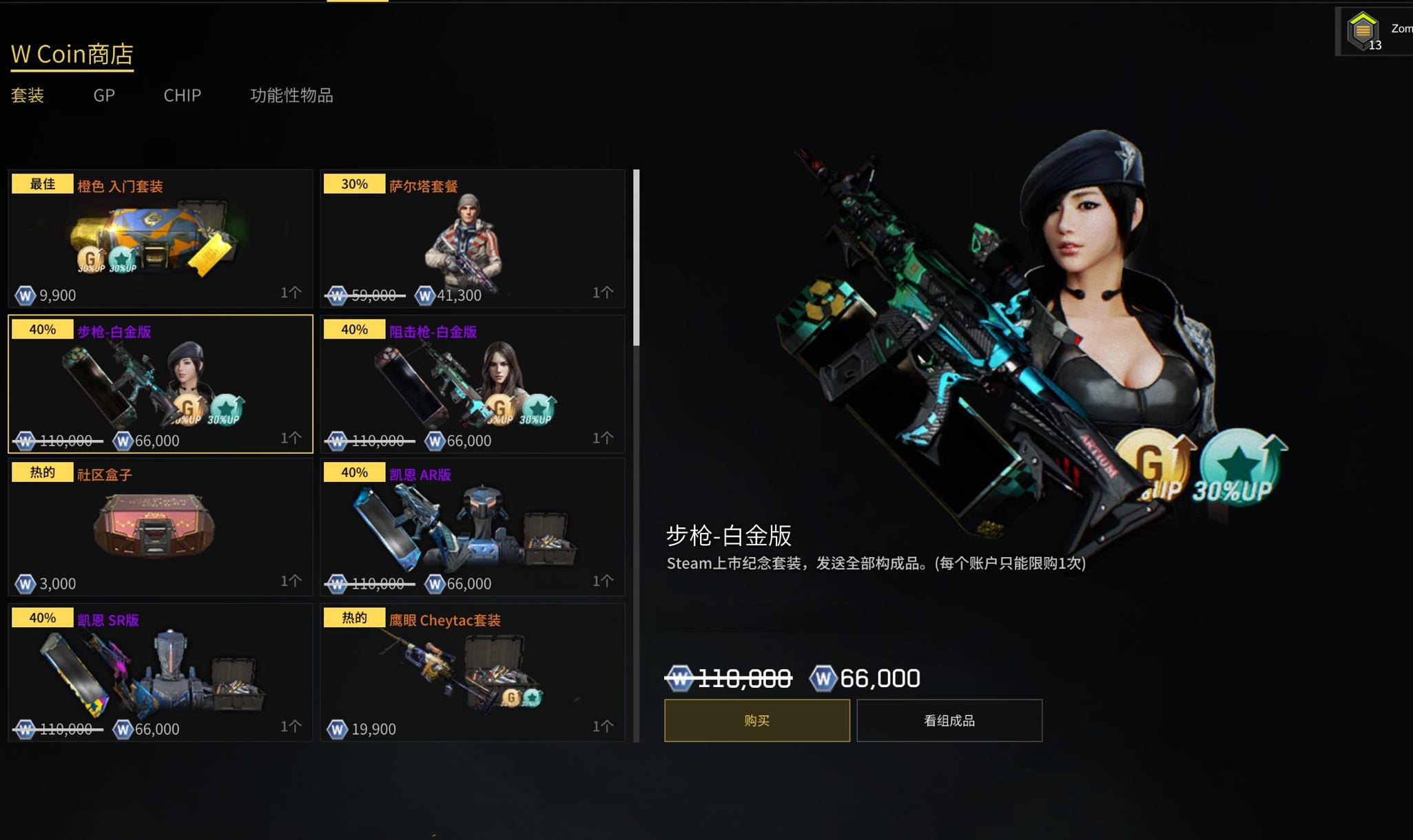Click the W coin icon beside 社区盒子's 3,000 price
Screen dimensions: 1413x840
(x=25, y=583)
